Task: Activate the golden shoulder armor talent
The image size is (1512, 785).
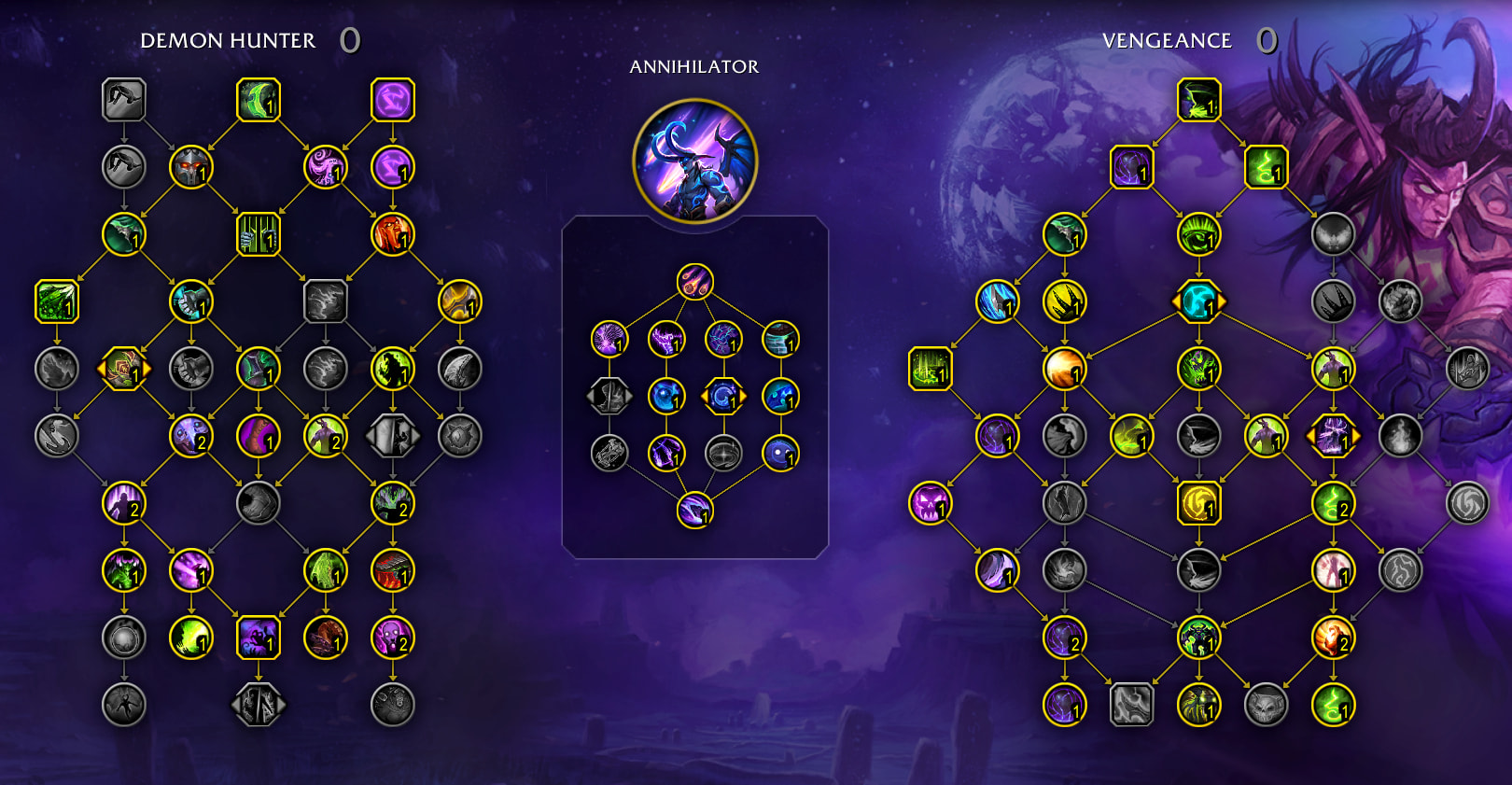Action: click(x=460, y=301)
